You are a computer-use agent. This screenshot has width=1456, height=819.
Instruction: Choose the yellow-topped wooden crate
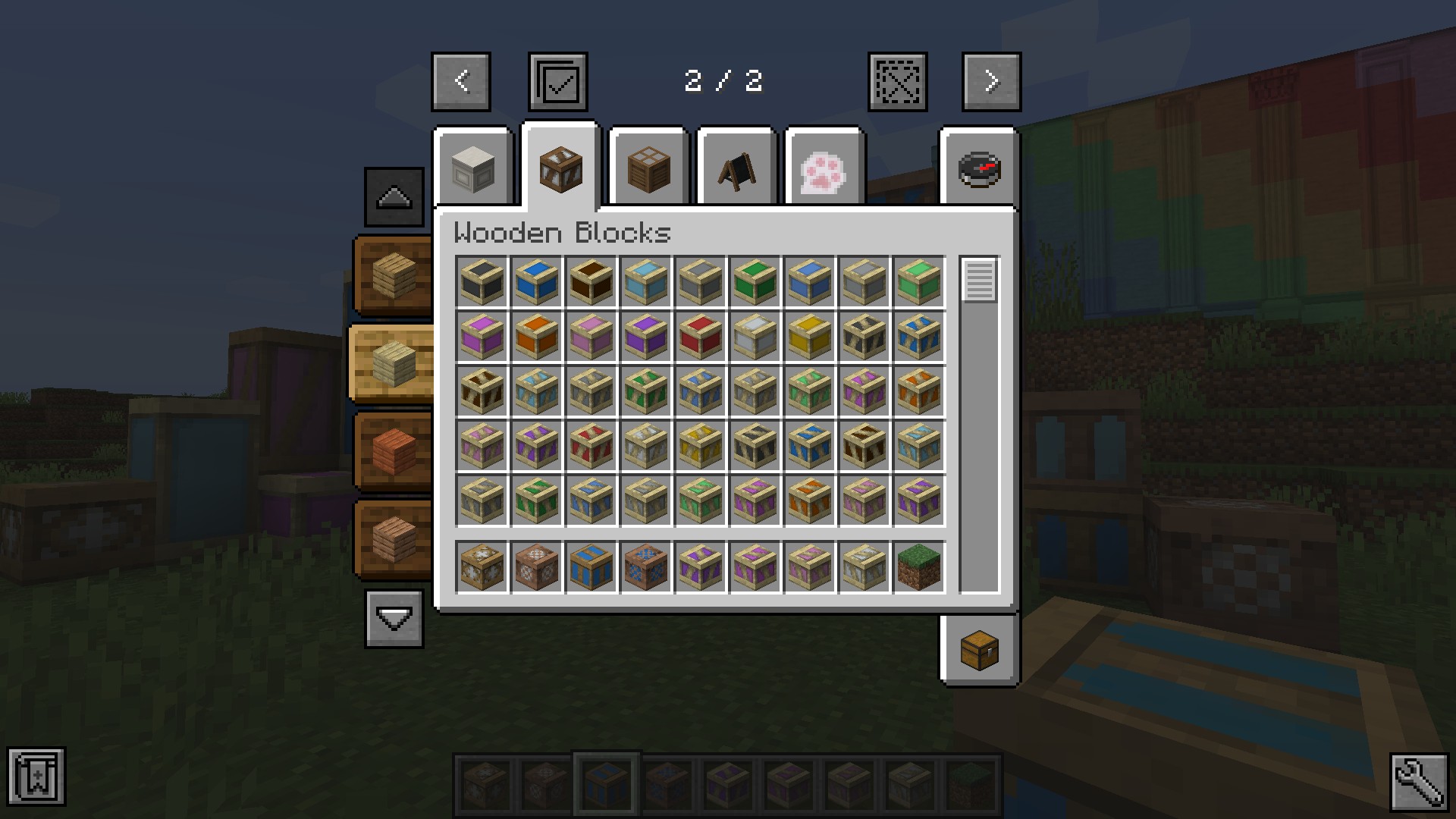click(809, 336)
